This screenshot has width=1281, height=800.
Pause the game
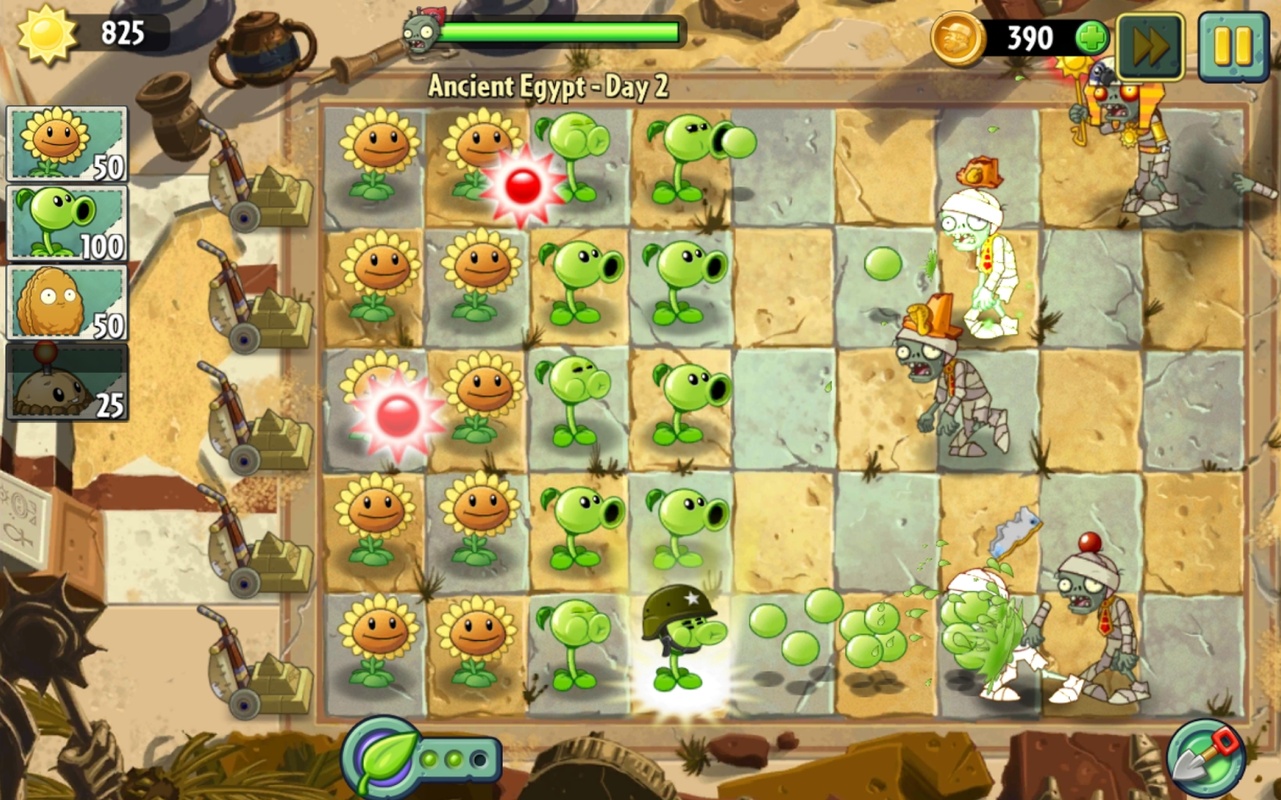[1233, 46]
